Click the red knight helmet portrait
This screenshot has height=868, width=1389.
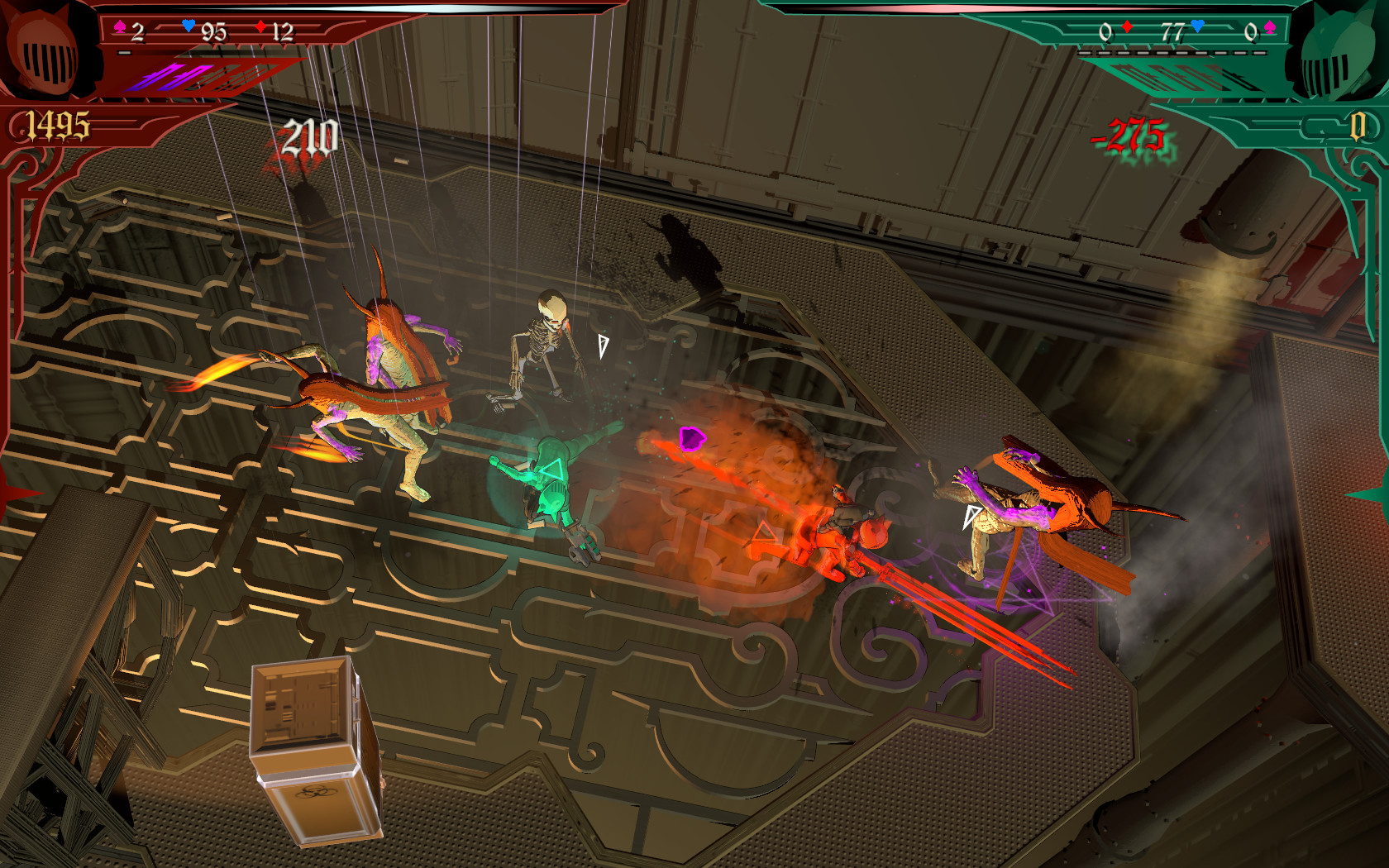[x=48, y=51]
